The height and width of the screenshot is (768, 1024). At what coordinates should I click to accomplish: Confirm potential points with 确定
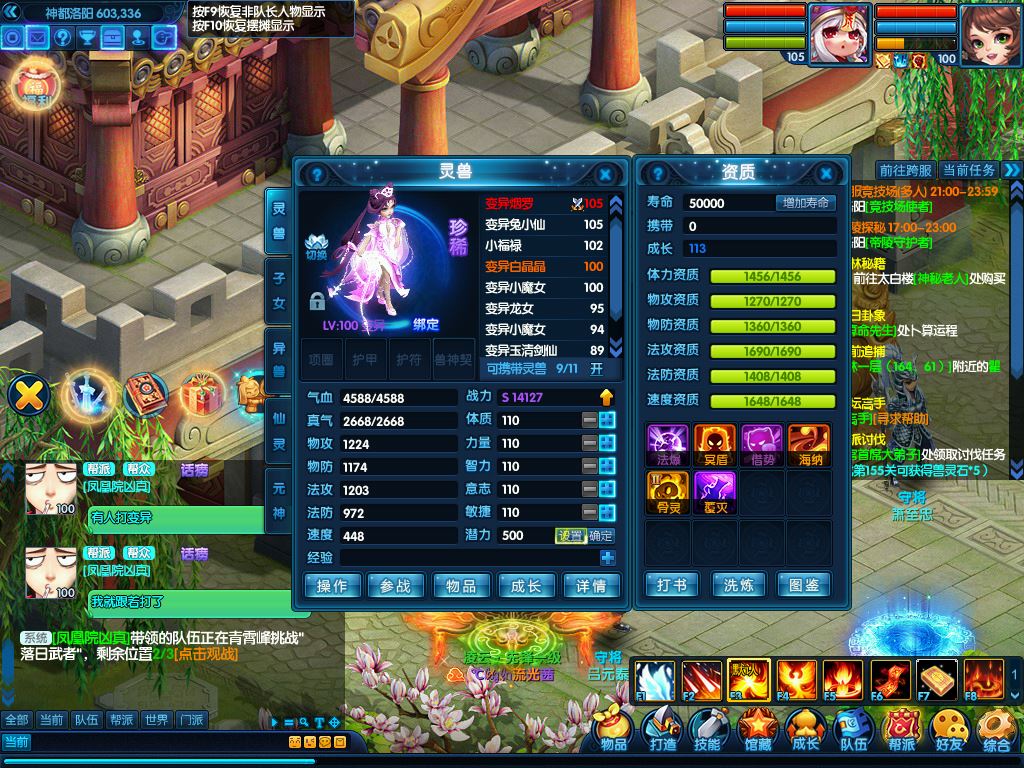tap(601, 536)
